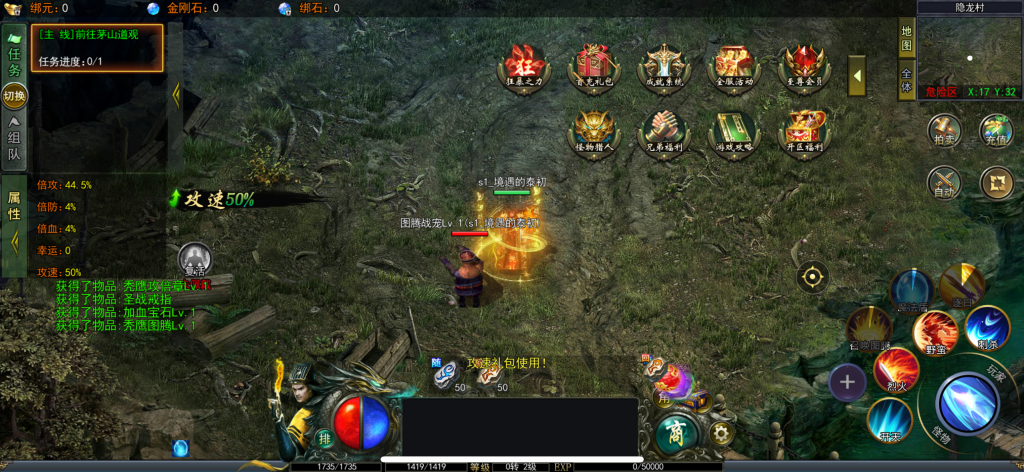Click the round 切换 switch button
This screenshot has height=472, width=1024.
click(14, 96)
